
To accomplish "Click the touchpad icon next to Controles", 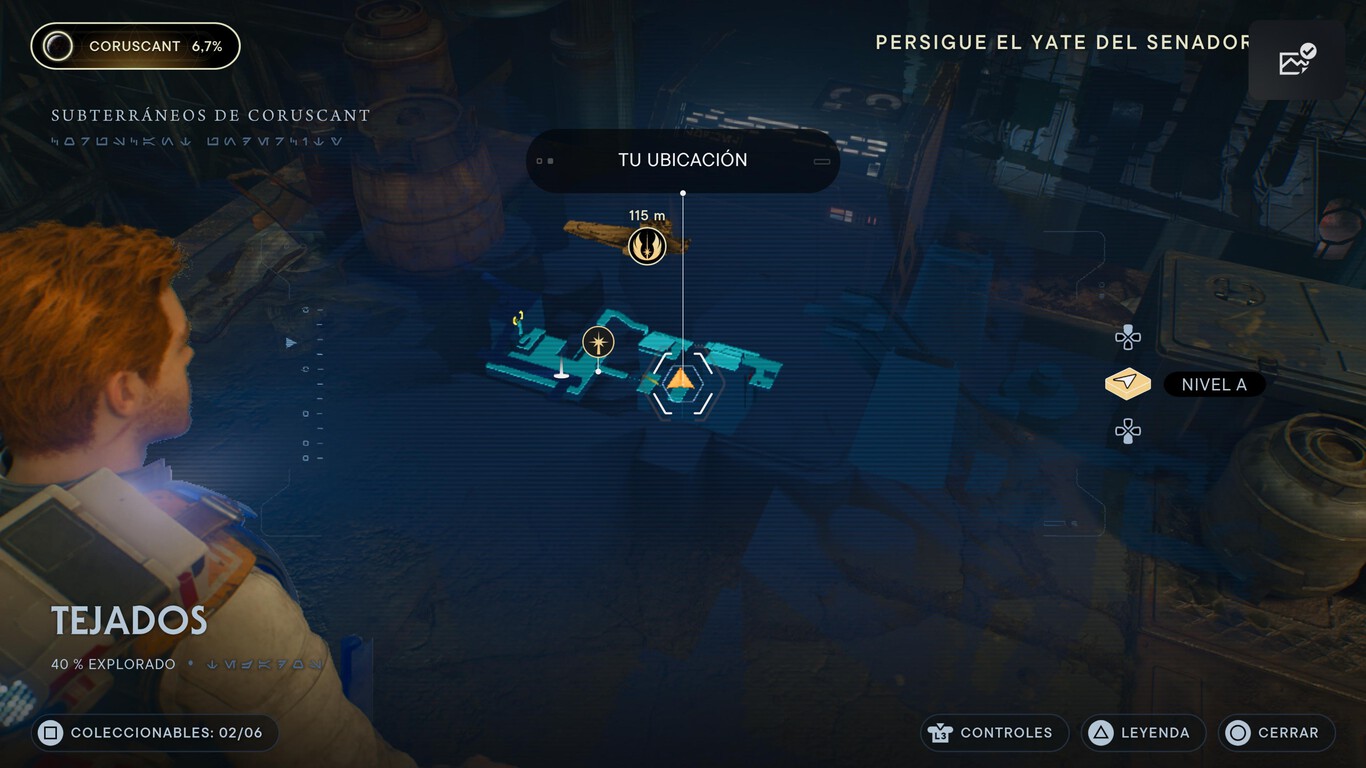I will click(941, 733).
